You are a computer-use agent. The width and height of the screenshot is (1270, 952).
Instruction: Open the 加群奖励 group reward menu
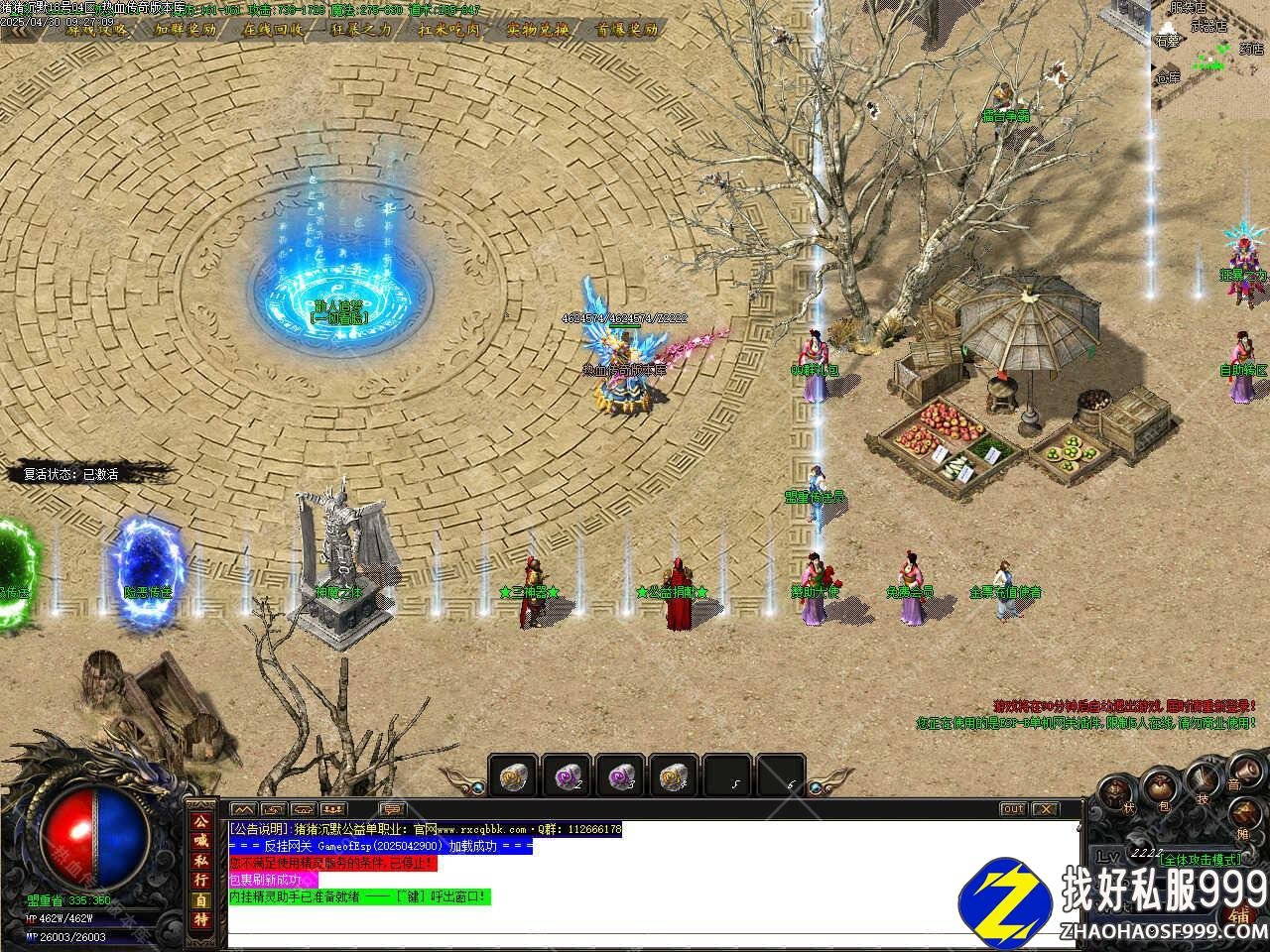coord(186,29)
